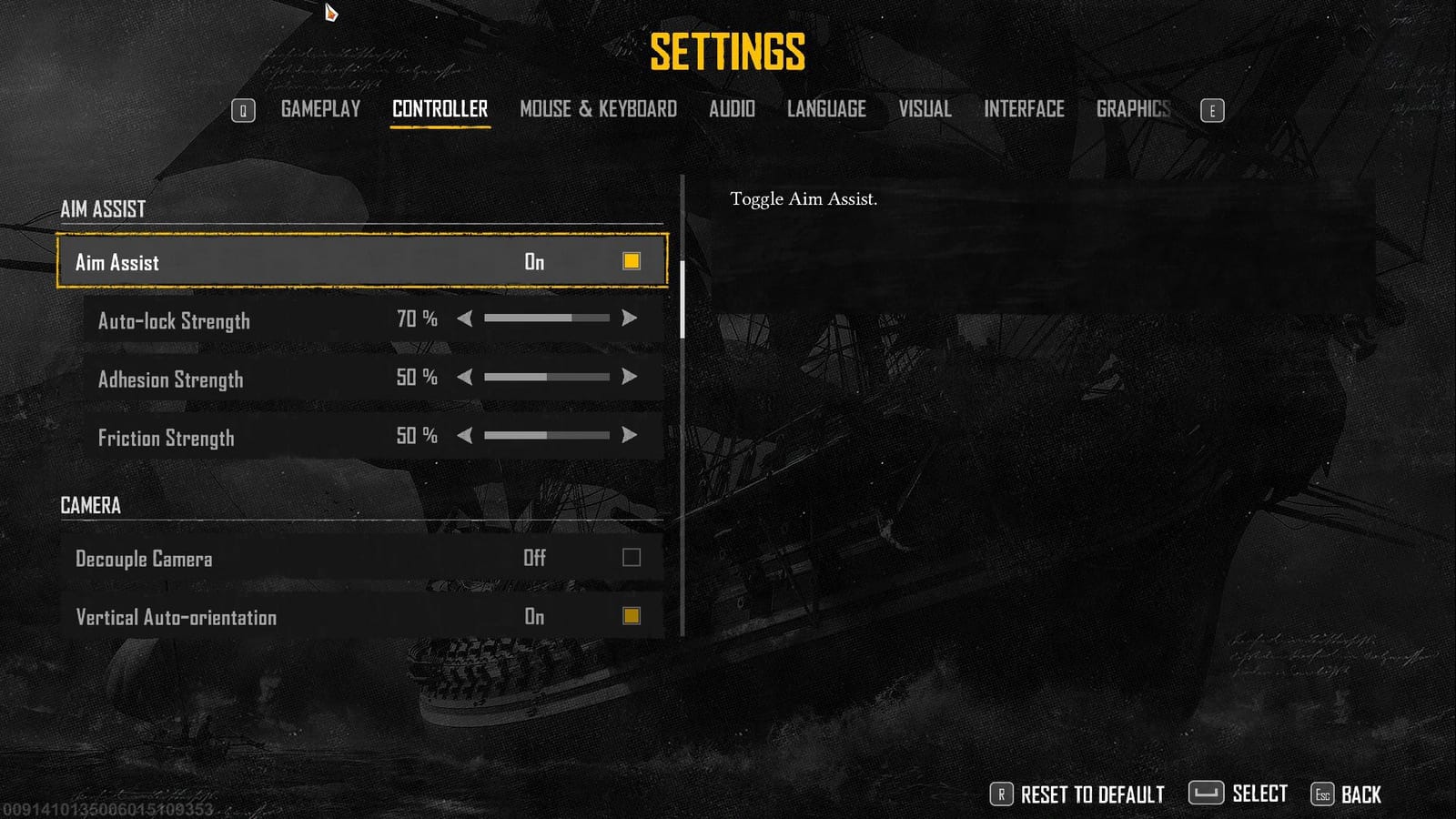The height and width of the screenshot is (819, 1456).
Task: Click the left arrow on Friction Strength slider
Action: [466, 436]
